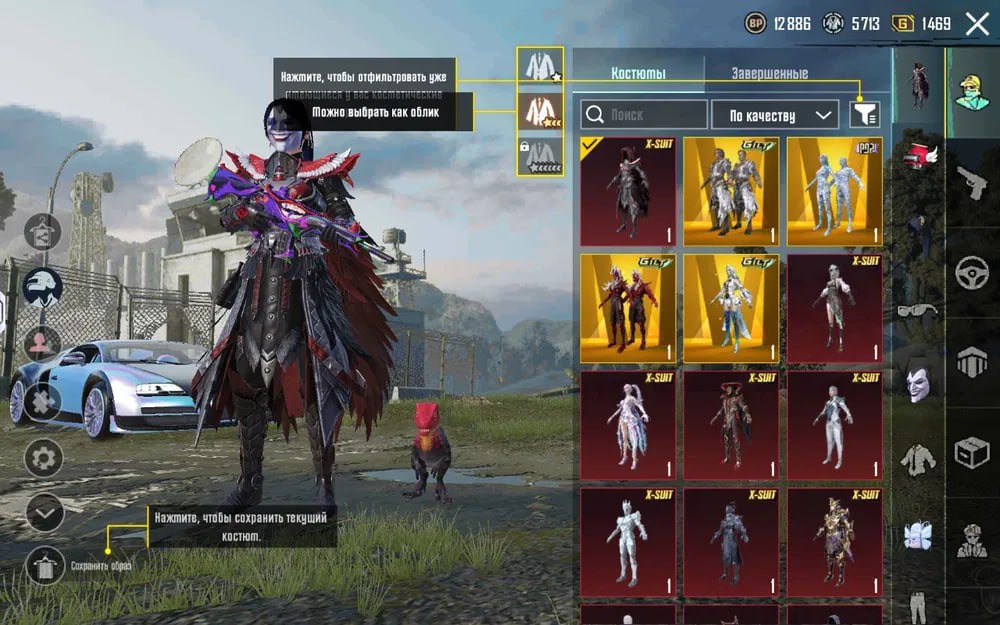1000x625 pixels.
Task: Choose the silver mummy duo costume
Action: (834, 191)
